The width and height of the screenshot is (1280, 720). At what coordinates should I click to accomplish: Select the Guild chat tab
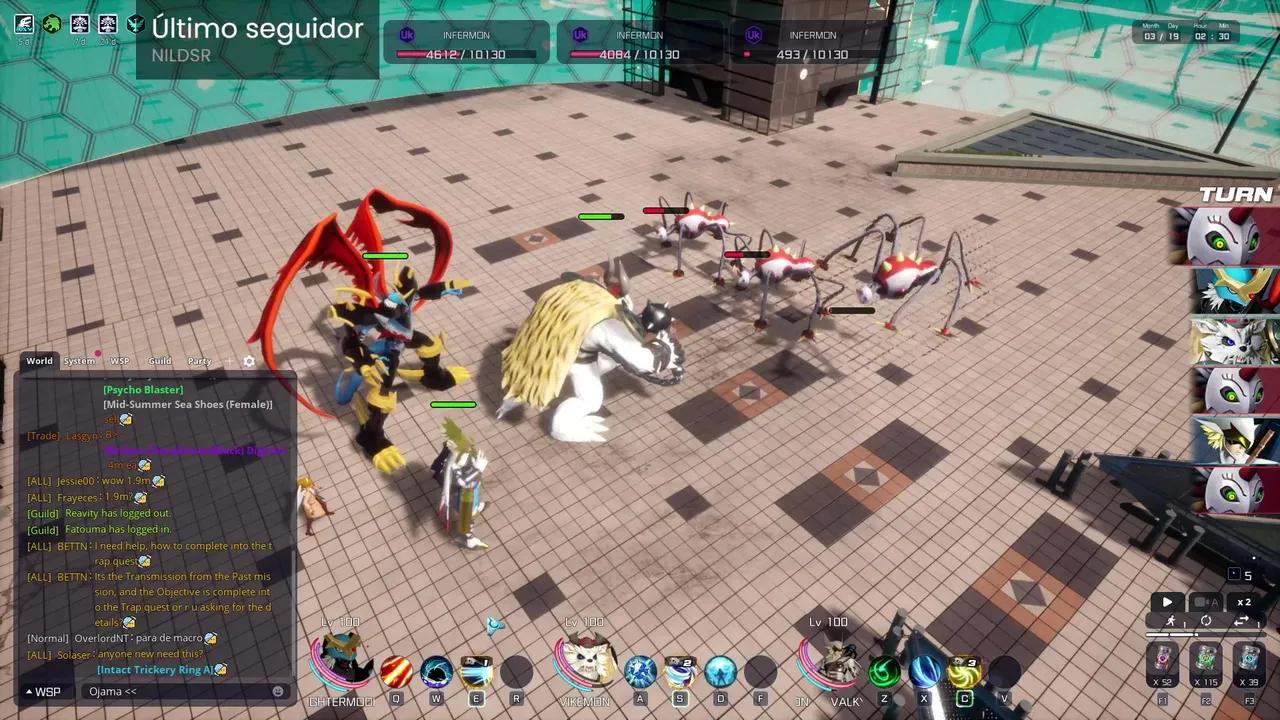pyautogui.click(x=160, y=361)
